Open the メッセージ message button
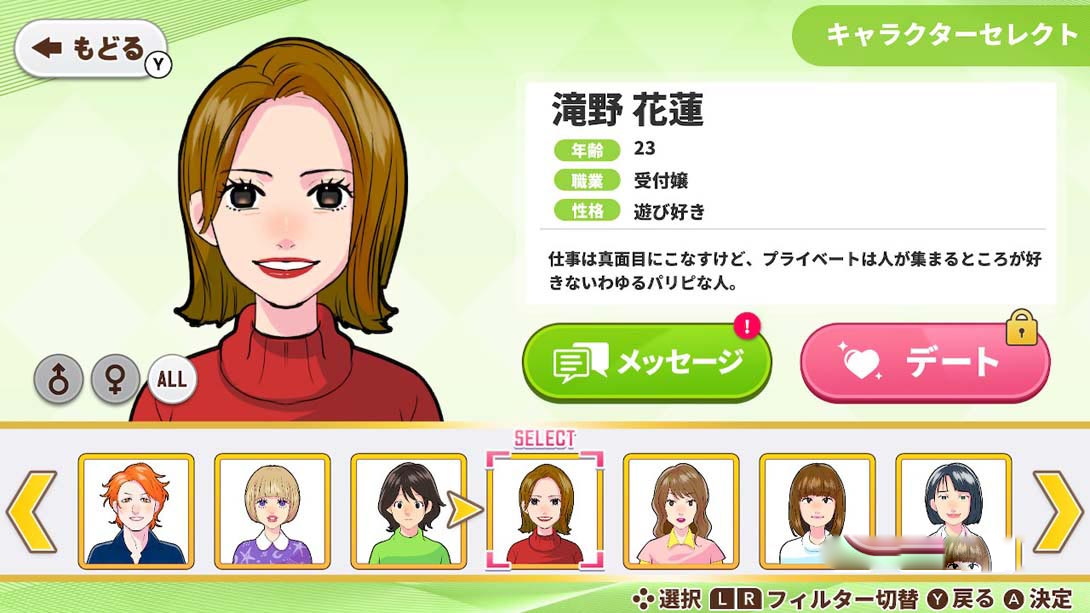The height and width of the screenshot is (613, 1090). 647,362
